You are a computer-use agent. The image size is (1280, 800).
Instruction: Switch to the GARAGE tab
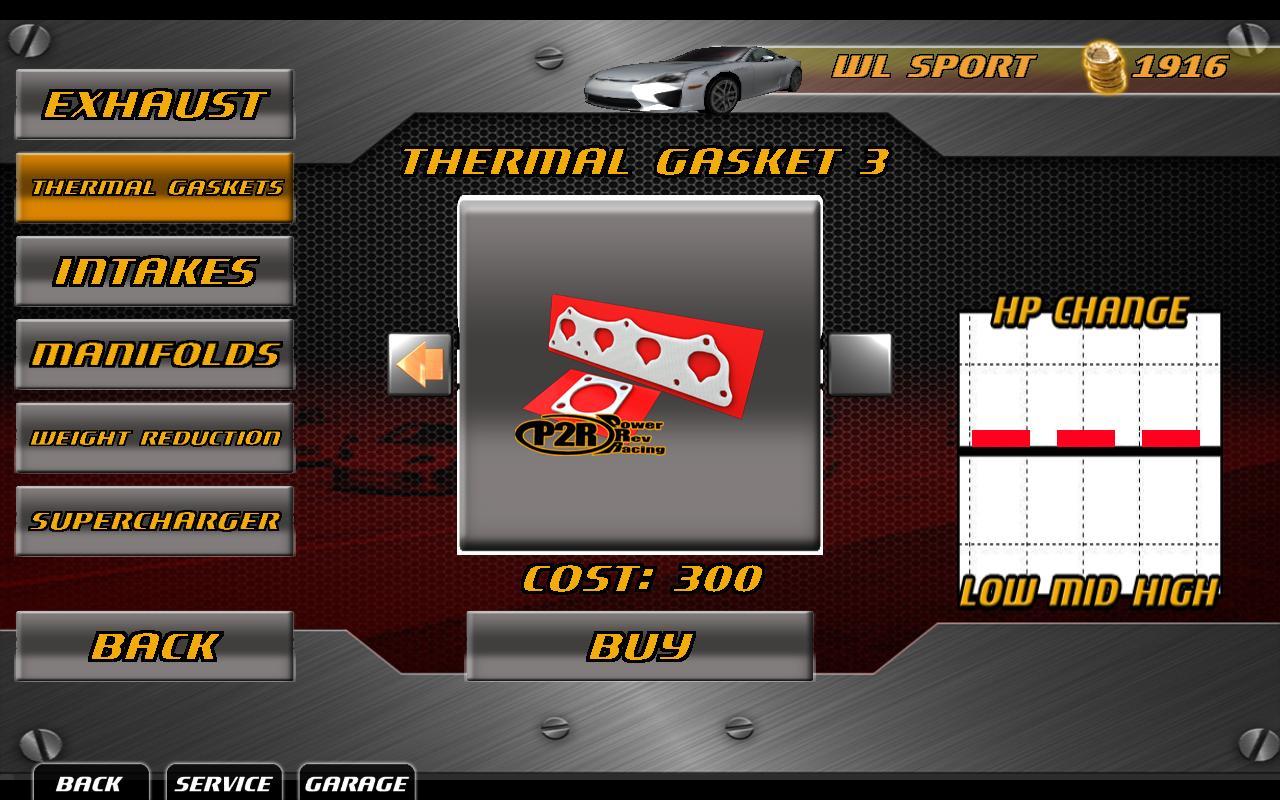(358, 784)
